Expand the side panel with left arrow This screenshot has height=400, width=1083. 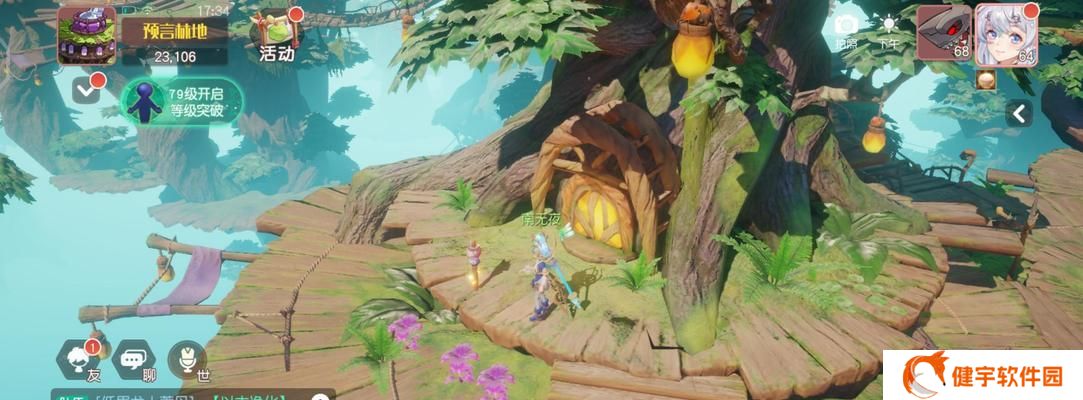pyautogui.click(x=1018, y=113)
